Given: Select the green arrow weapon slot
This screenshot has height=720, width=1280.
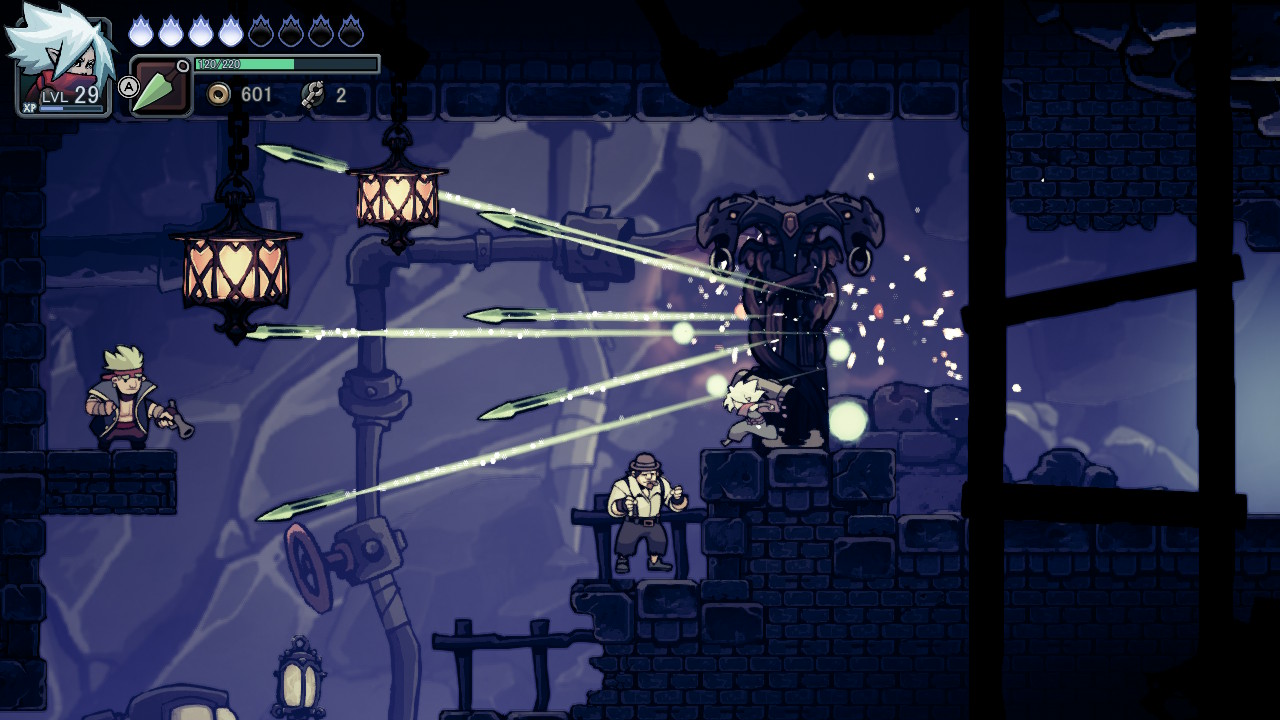Looking at the screenshot, I should (160, 88).
